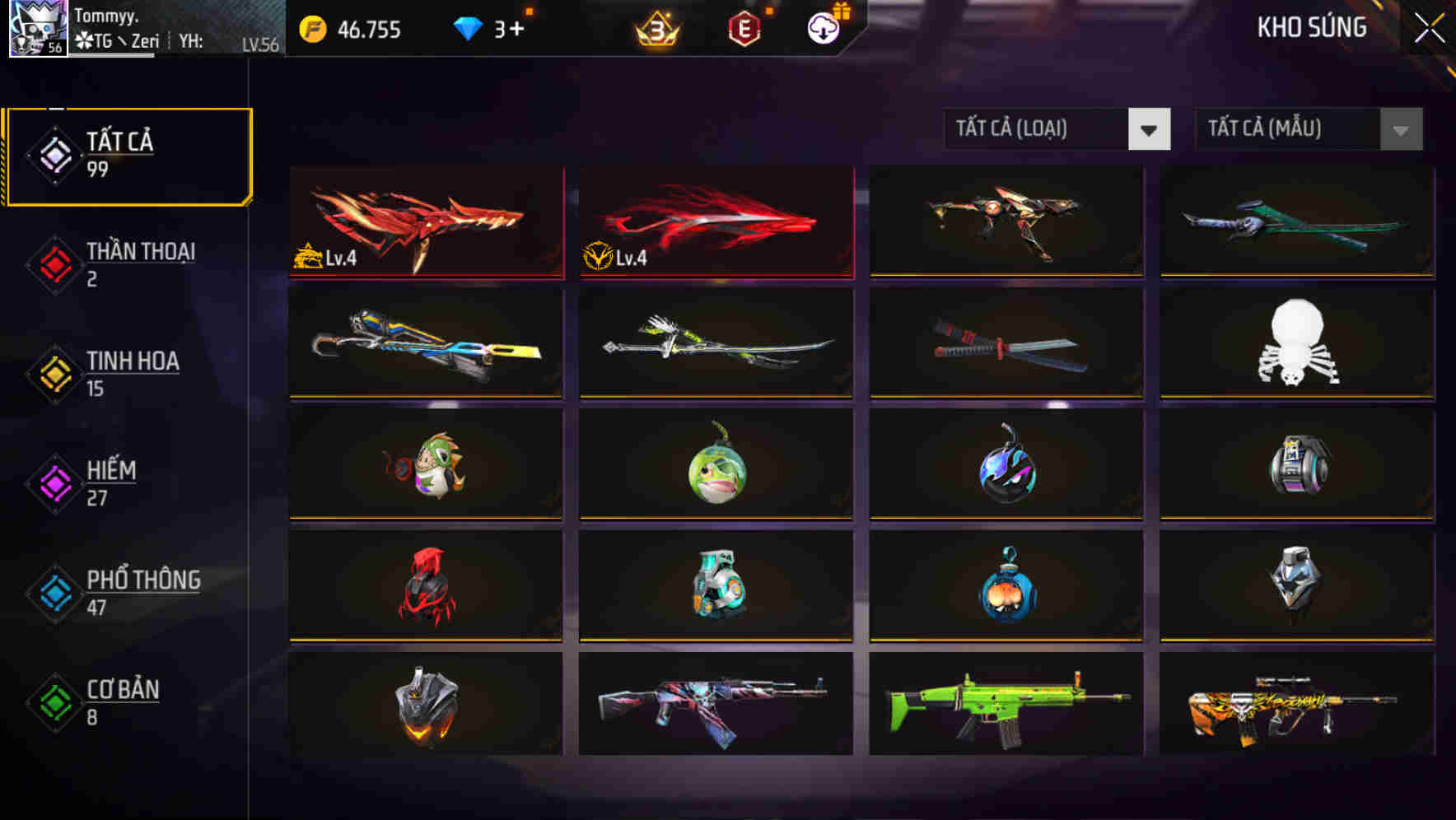1456x820 pixels.
Task: Open the download gift icon
Action: pos(822,27)
